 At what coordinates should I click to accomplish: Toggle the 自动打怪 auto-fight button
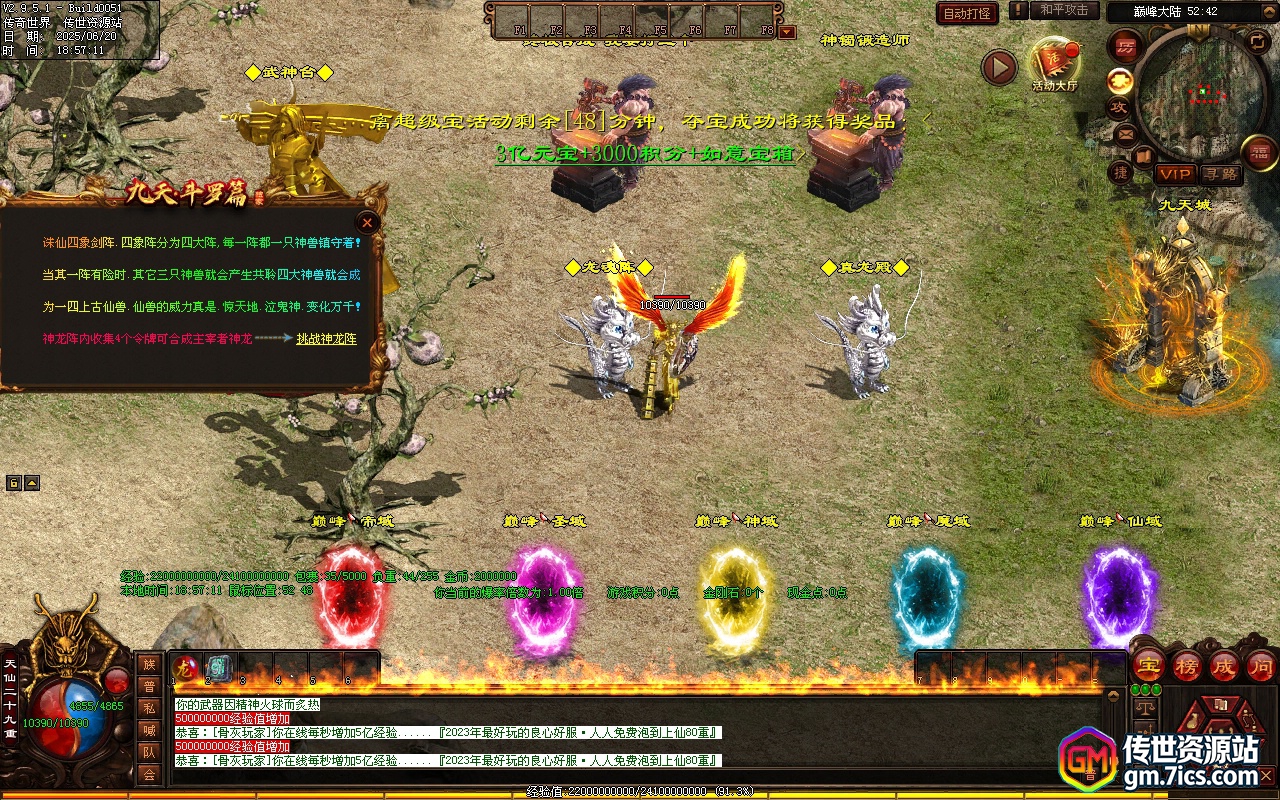[967, 13]
